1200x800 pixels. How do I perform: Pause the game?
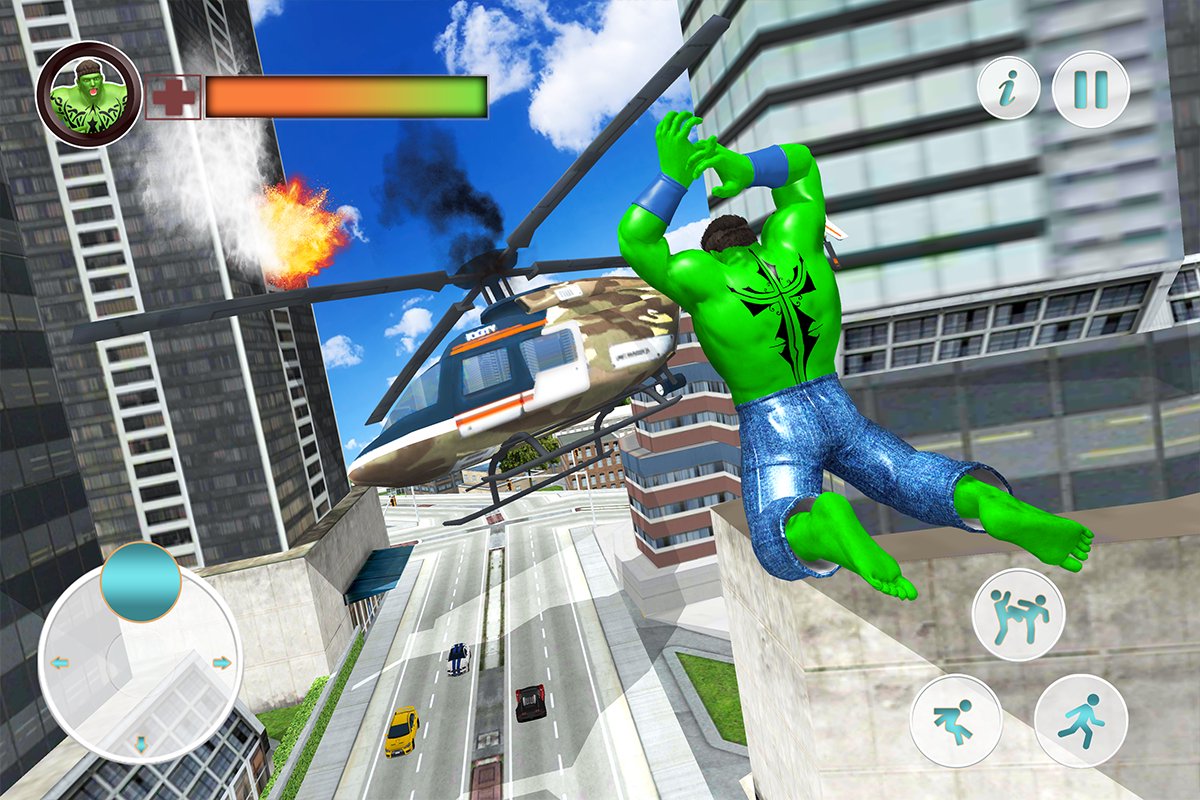tap(1091, 89)
